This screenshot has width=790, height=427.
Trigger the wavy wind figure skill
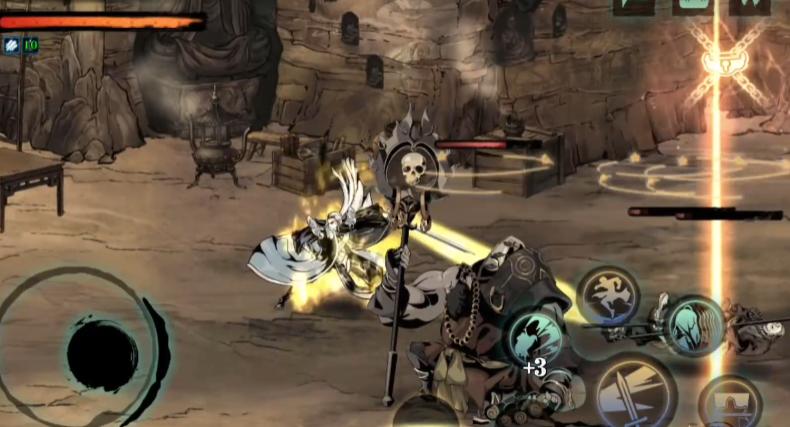[694, 324]
